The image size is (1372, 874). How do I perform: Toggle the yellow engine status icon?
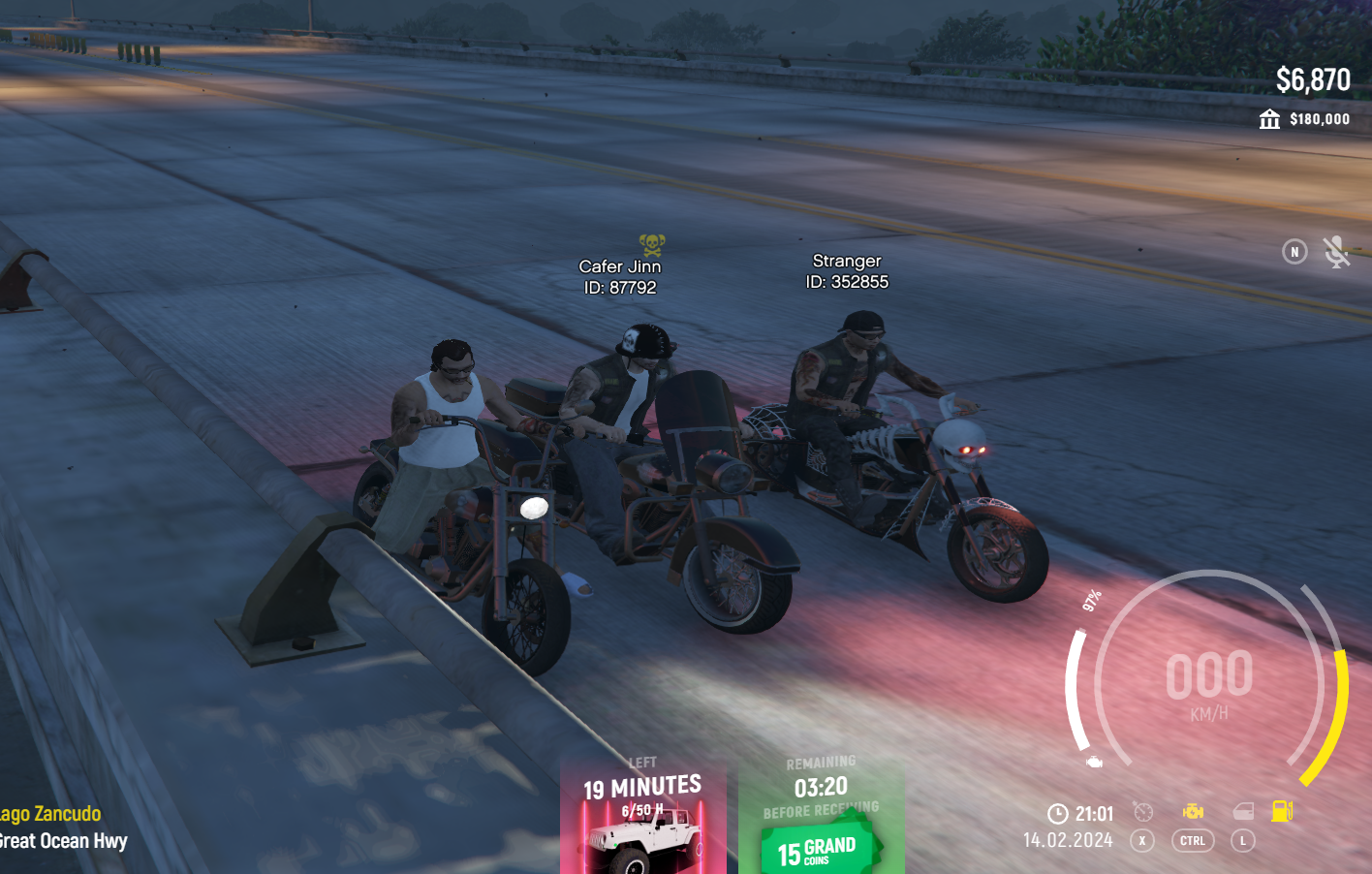pyautogui.click(x=1193, y=812)
